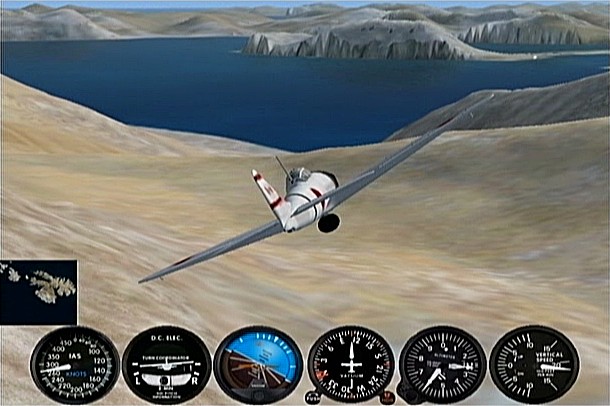Click the IAS airspeed indicator gauge
Image resolution: width=610 pixels, height=406 pixels.
[x=74, y=365]
